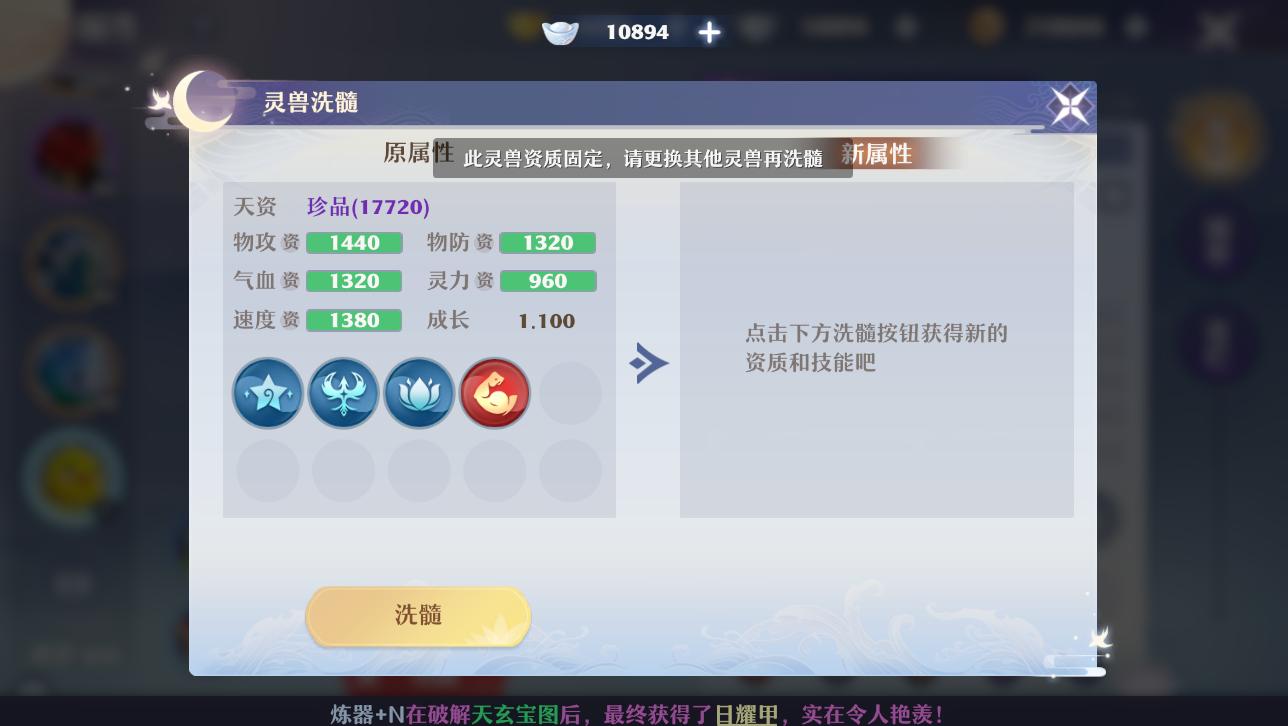Click the silver ingot currency icon
The width and height of the screenshot is (1288, 726).
[x=559, y=31]
